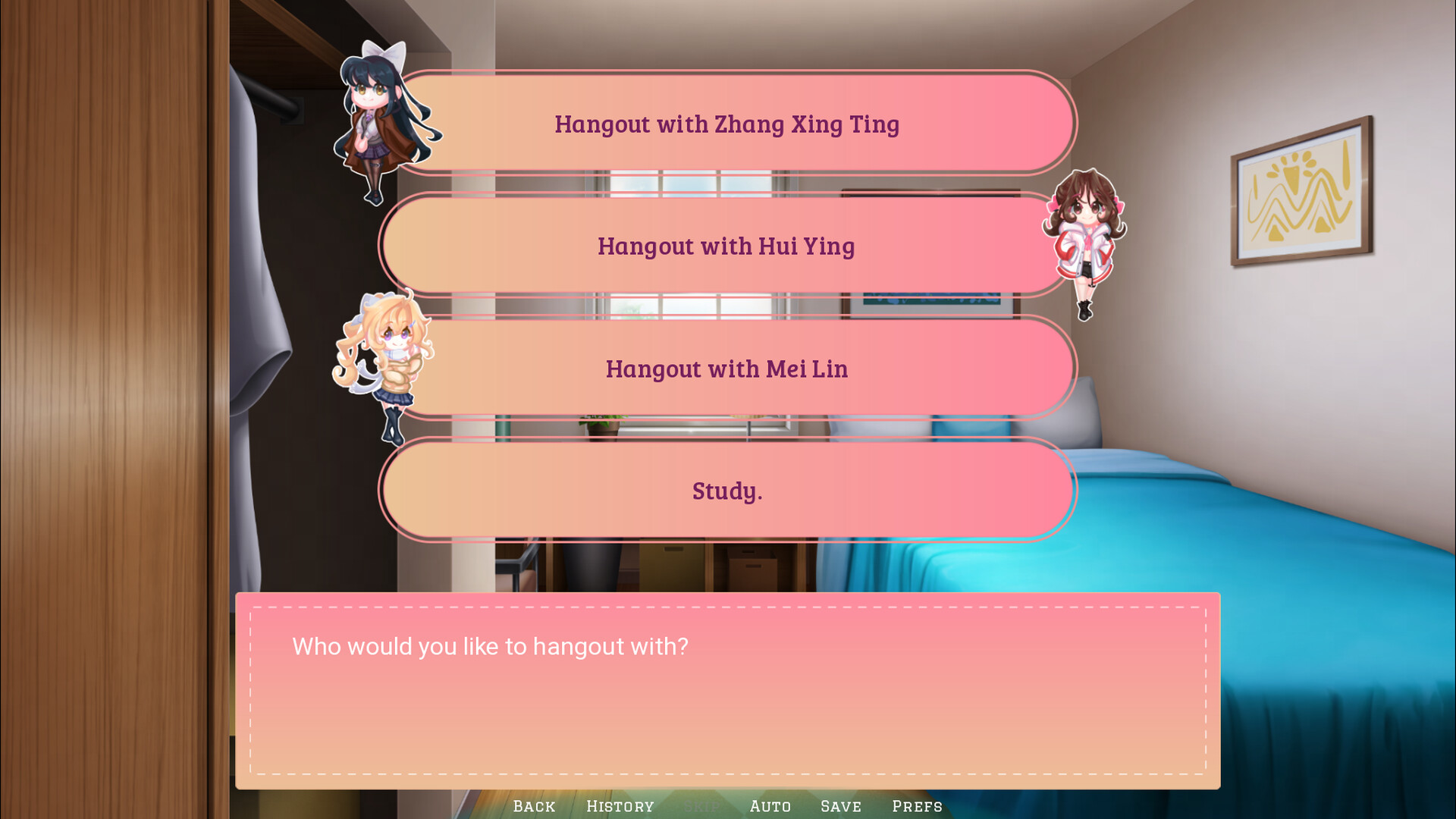Enable Auto-forward mode
This screenshot has height=819, width=1456.
point(770,806)
